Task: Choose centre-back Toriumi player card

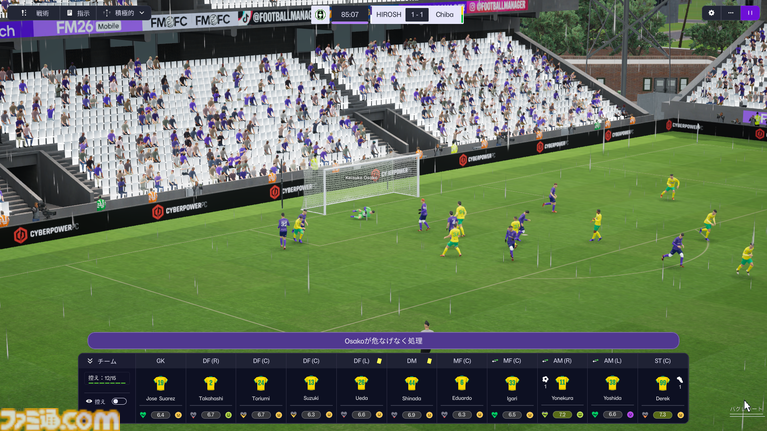Action: 261,391
